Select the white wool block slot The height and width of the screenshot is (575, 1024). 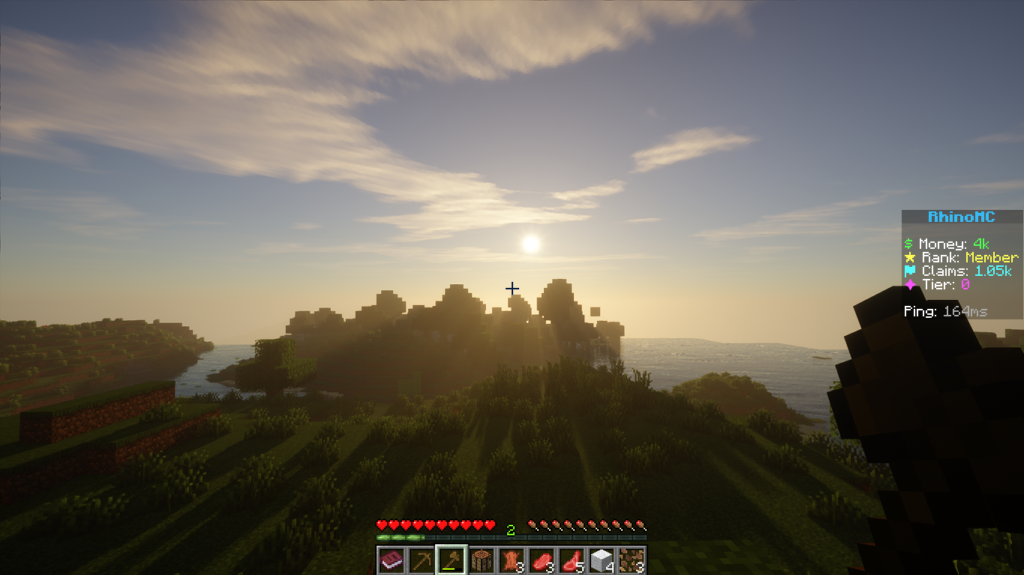tap(601, 560)
